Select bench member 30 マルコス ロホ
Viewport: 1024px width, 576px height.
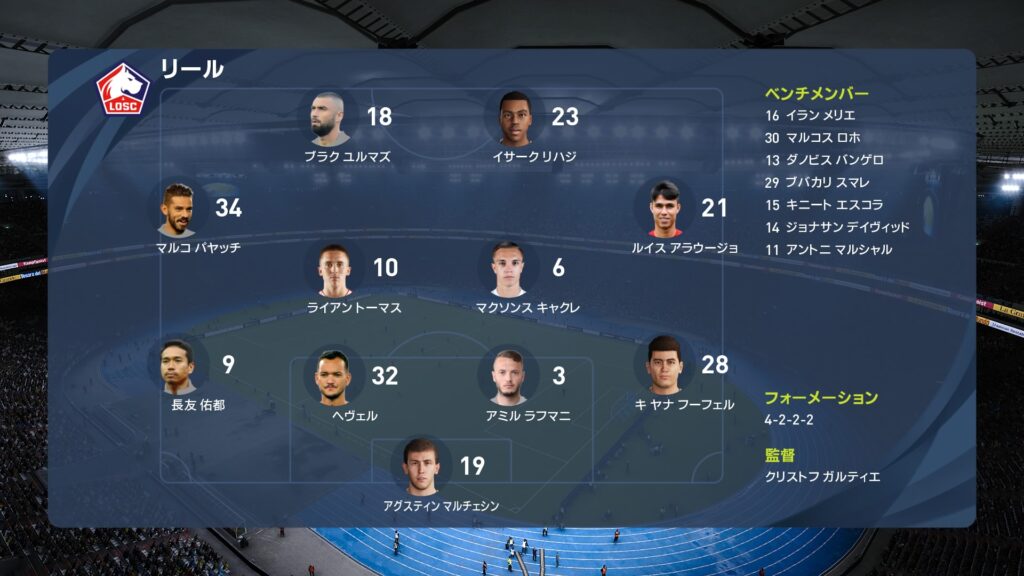tap(812, 138)
